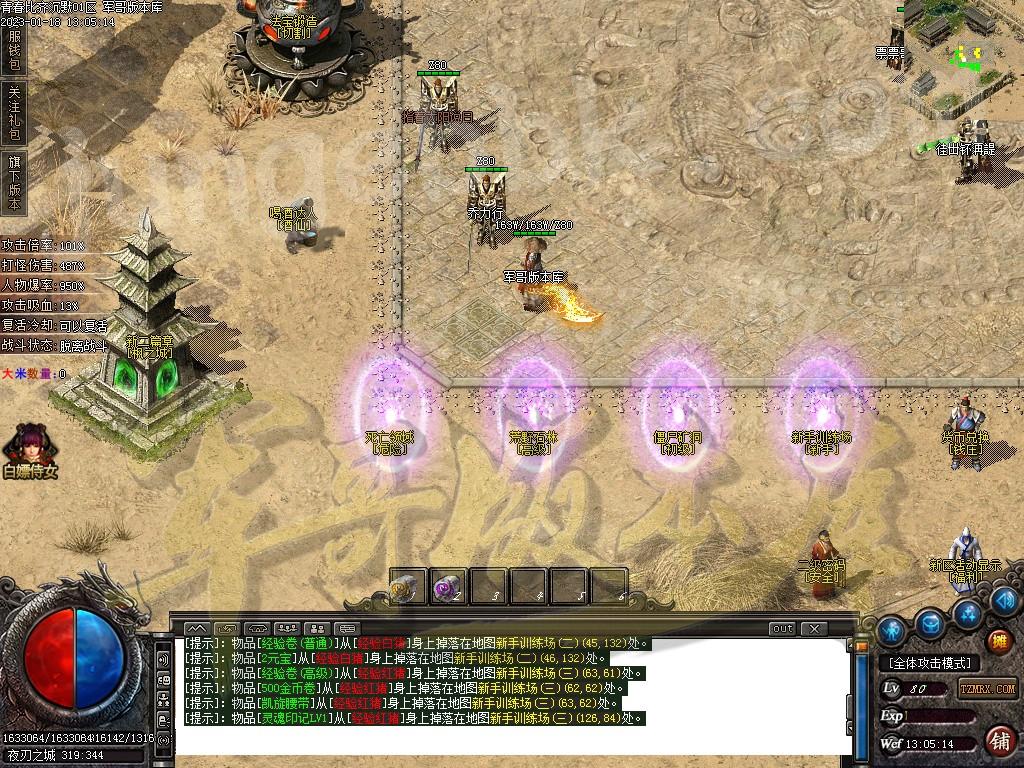
Task: Click the orange 摊 stall button
Action: (997, 641)
